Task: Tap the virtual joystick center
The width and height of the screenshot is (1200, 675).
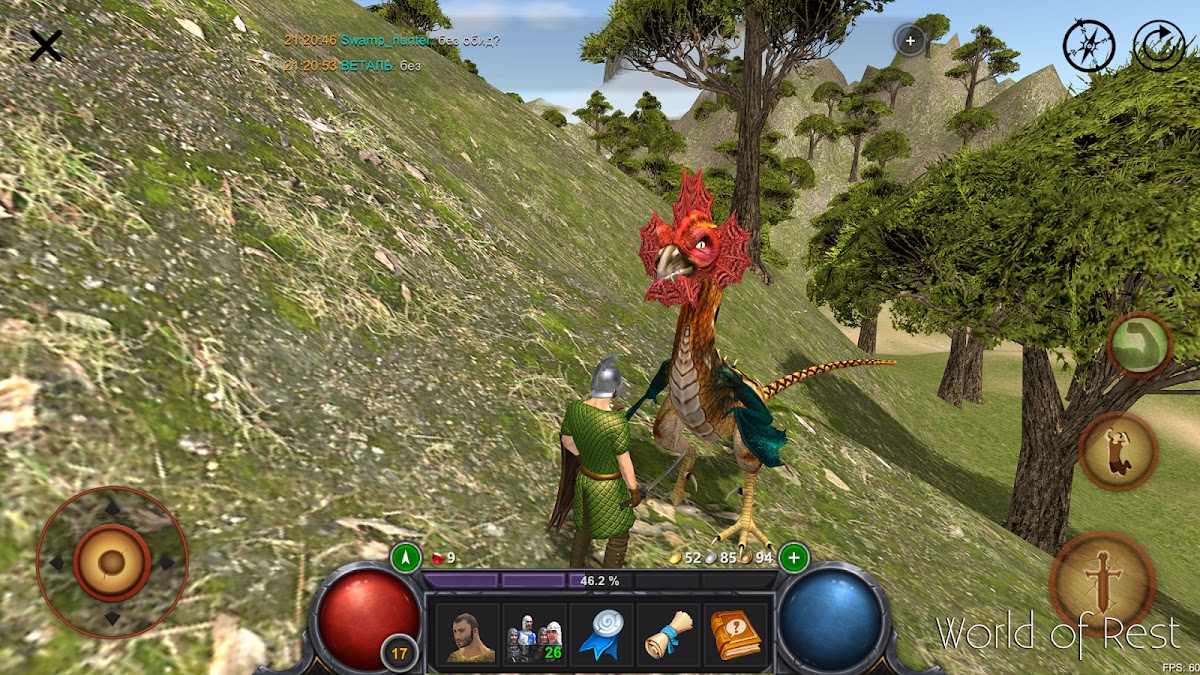Action: coord(111,562)
